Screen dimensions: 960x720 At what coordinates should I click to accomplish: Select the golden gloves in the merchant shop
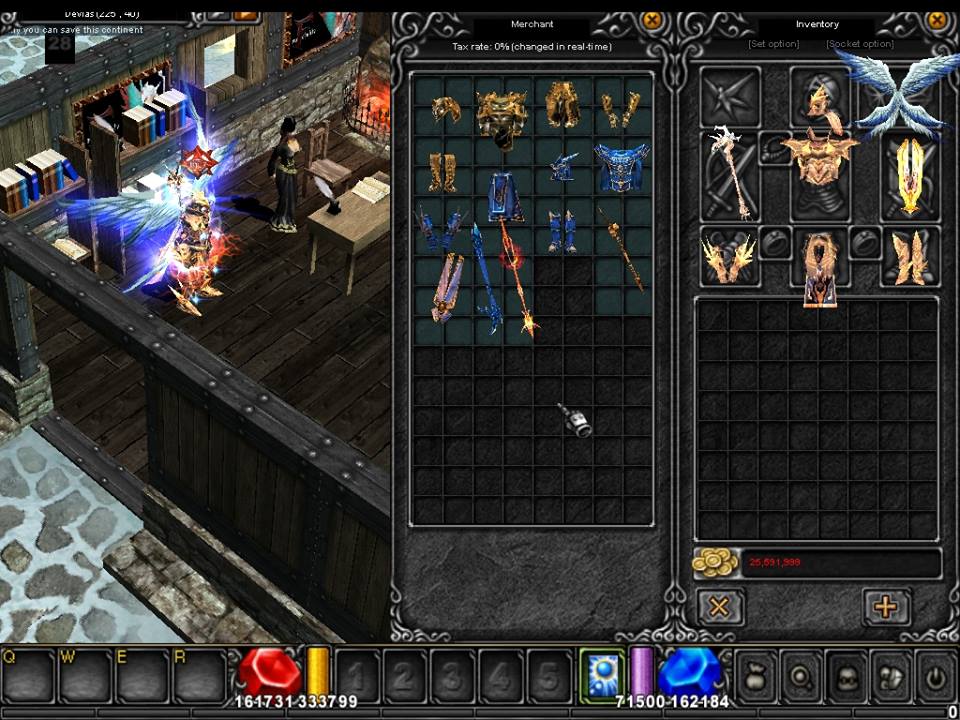click(x=621, y=110)
